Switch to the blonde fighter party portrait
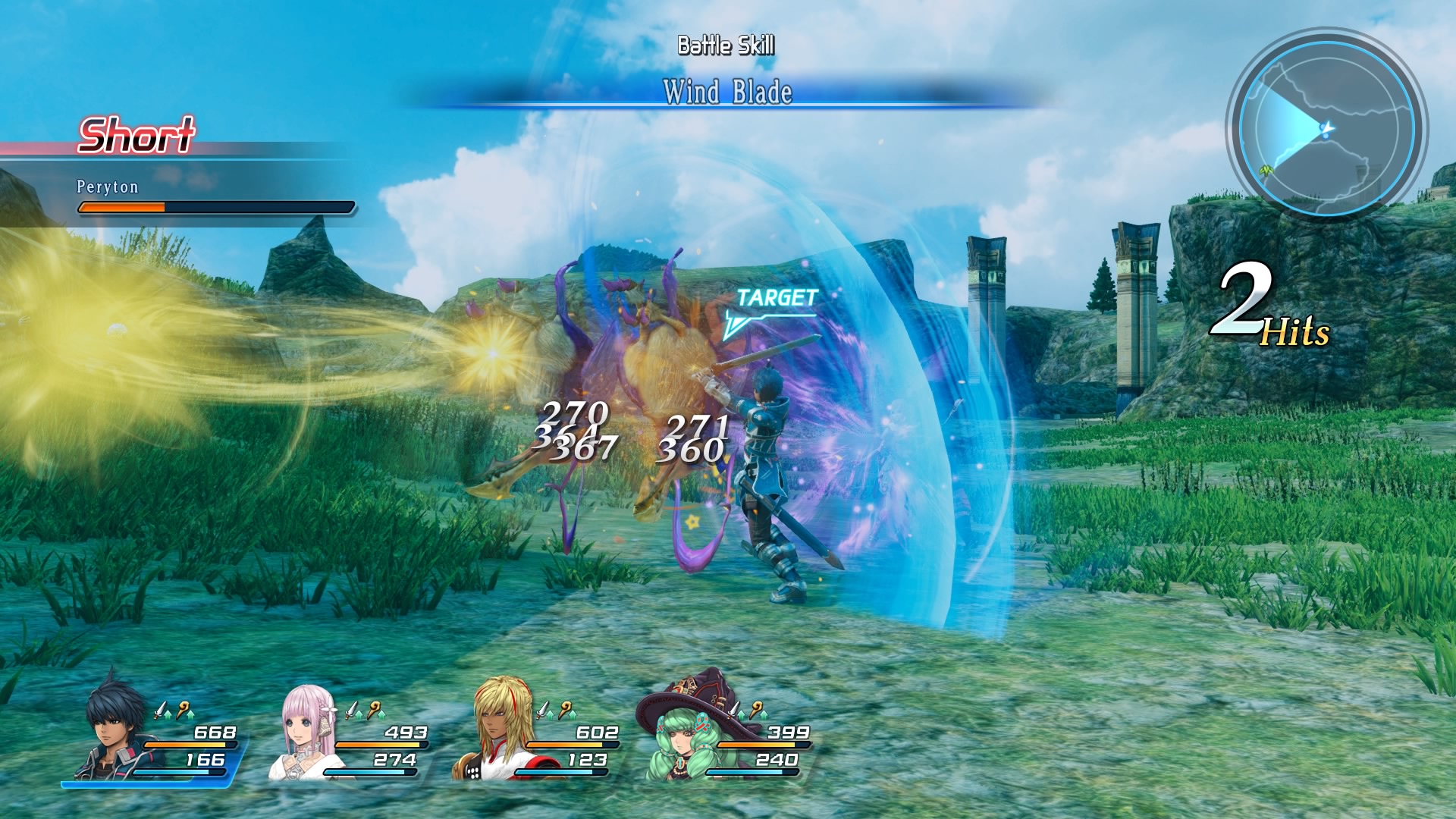This screenshot has height=819, width=1456. click(497, 732)
